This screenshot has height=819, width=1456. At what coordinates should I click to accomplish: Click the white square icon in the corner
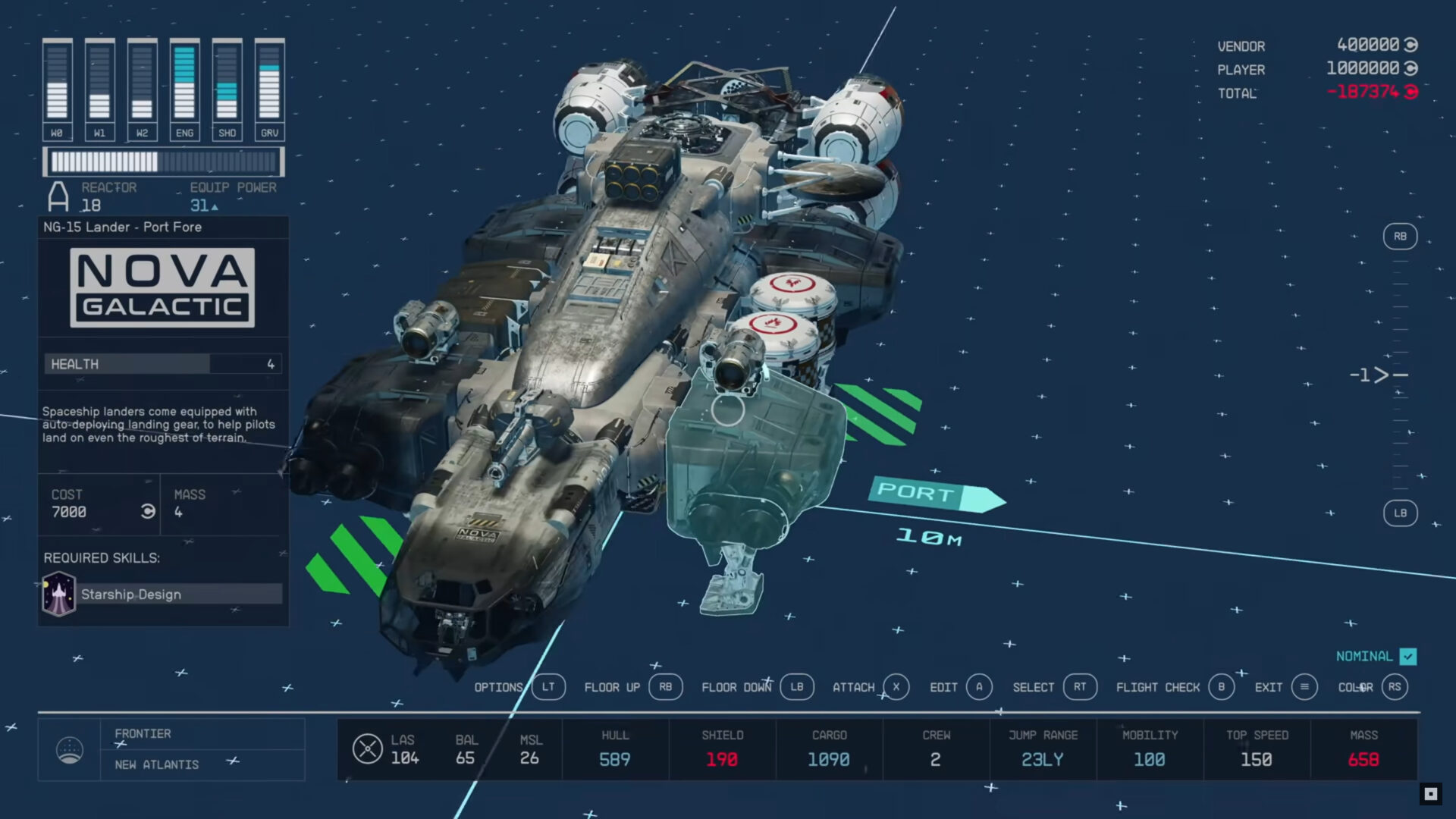coord(1430,794)
